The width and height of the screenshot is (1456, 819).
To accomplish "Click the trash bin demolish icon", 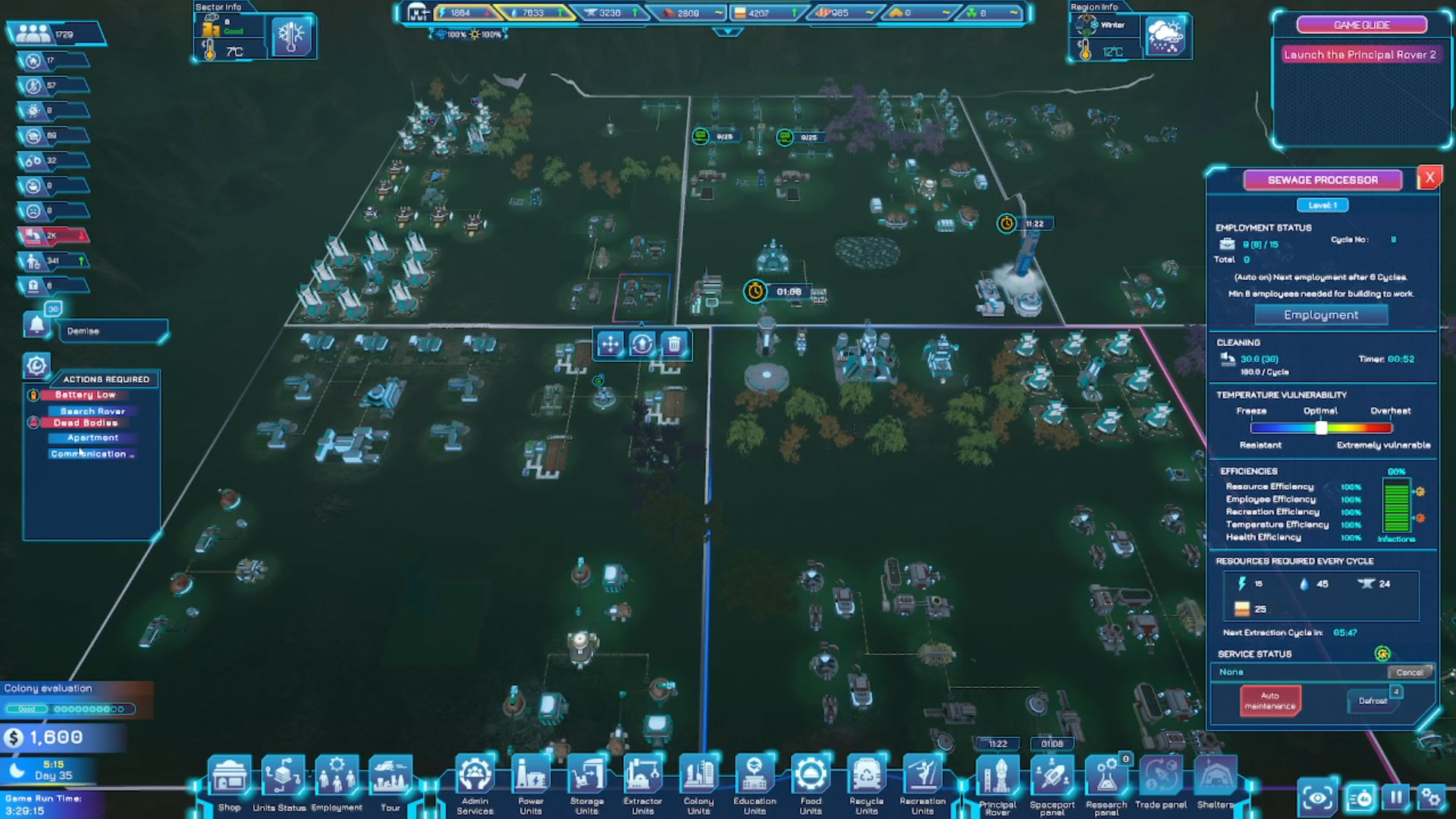I will tap(673, 344).
